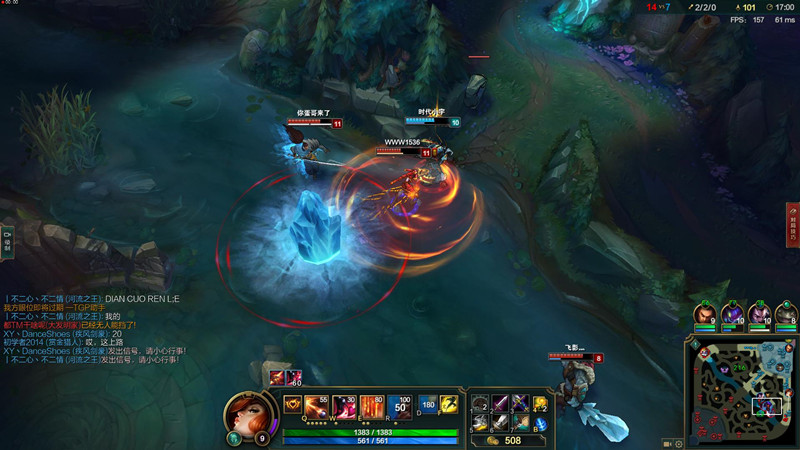Use the gold trinket in slot 4
800x450 pixels.
click(541, 403)
